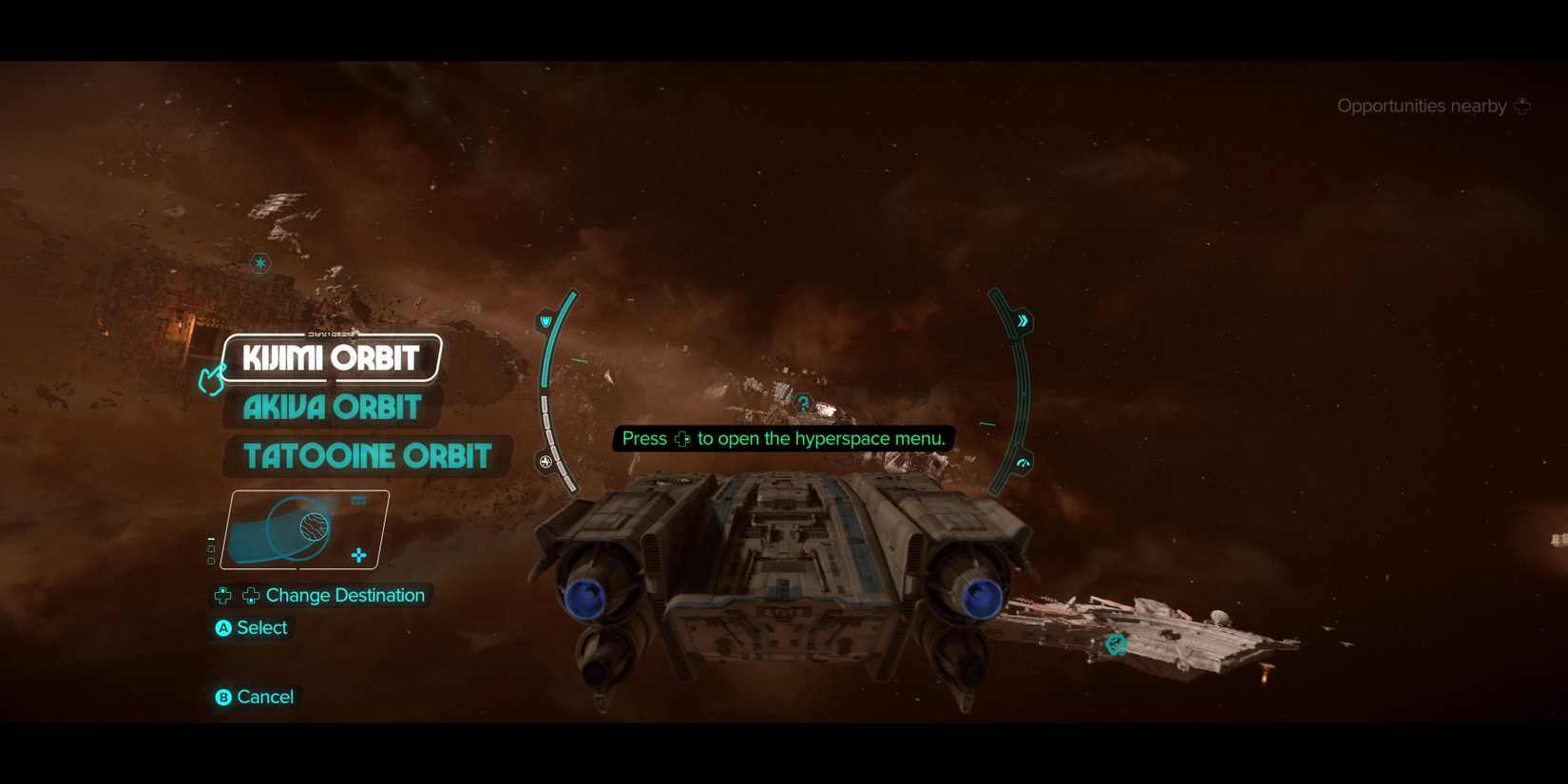Select the left d-pad icon next to Change Destination

(222, 596)
